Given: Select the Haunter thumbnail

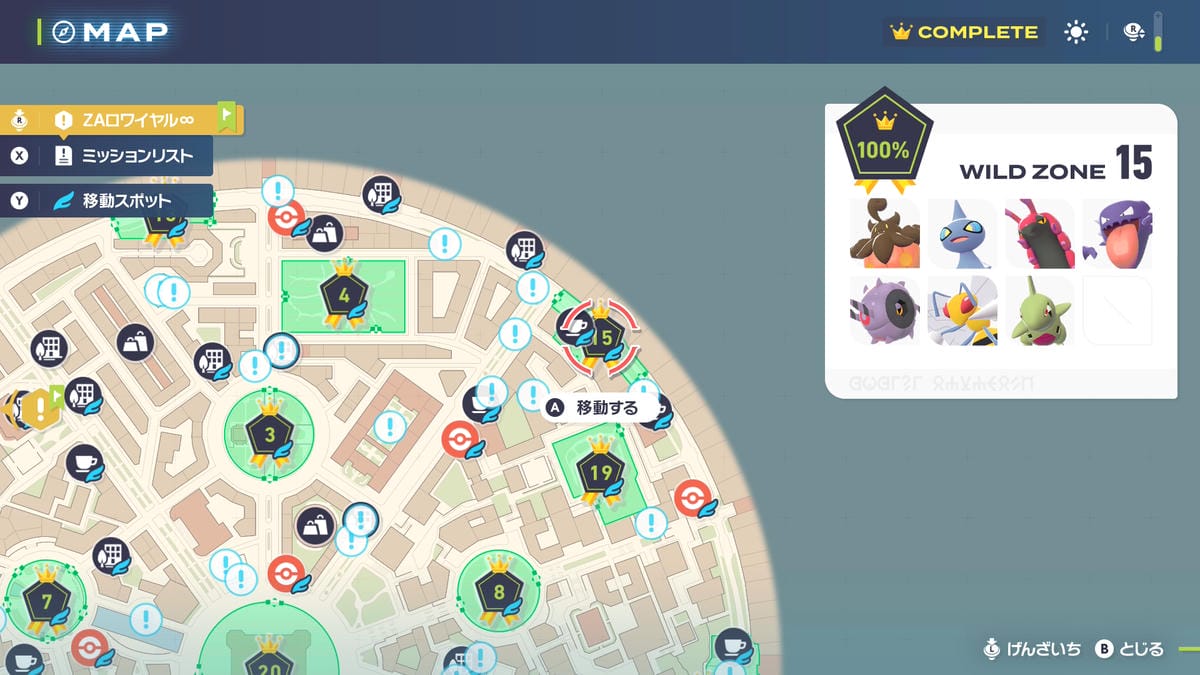Looking at the screenshot, I should coord(1117,233).
